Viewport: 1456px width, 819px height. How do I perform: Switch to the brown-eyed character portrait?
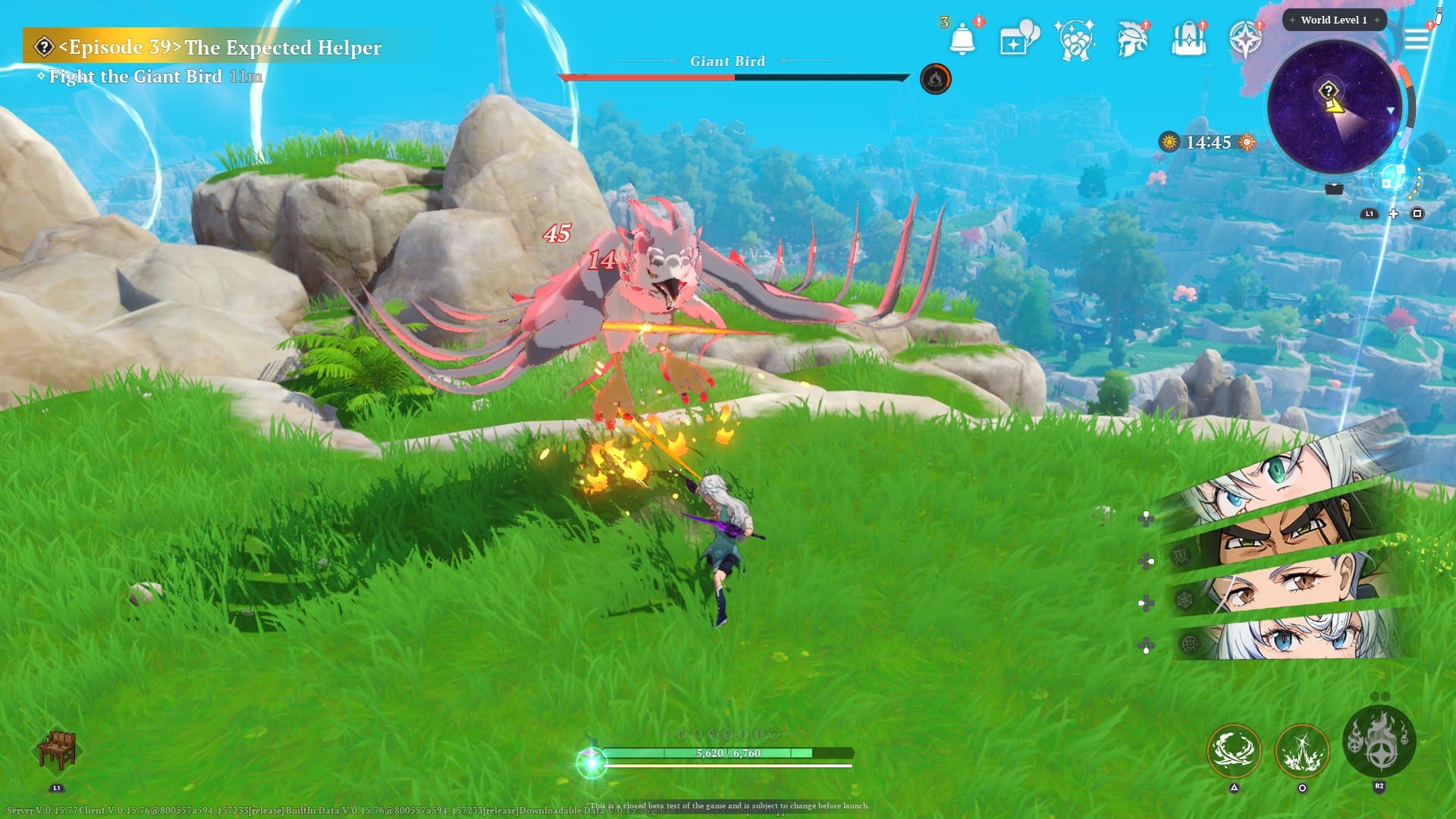(x=1289, y=584)
